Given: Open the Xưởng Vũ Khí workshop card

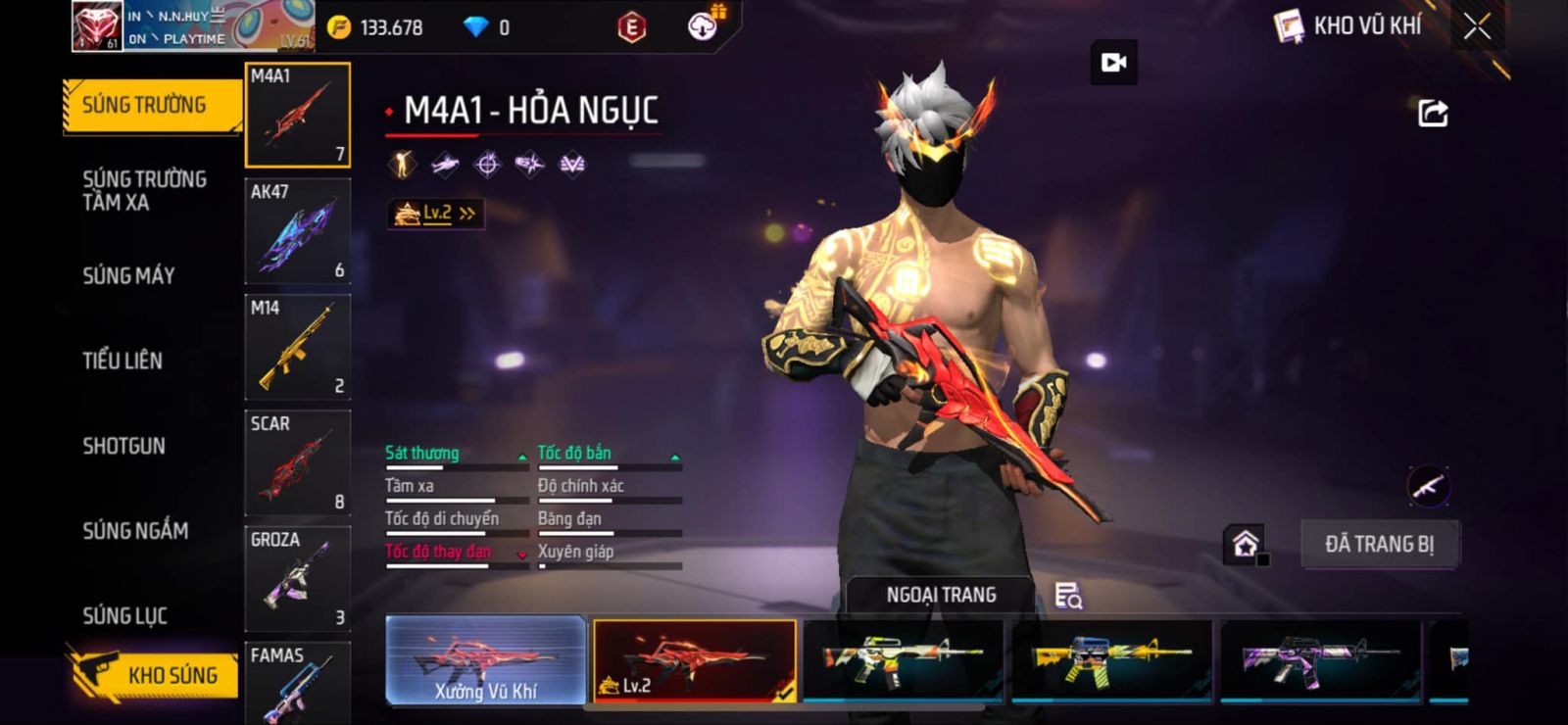Looking at the screenshot, I should pos(486,661).
